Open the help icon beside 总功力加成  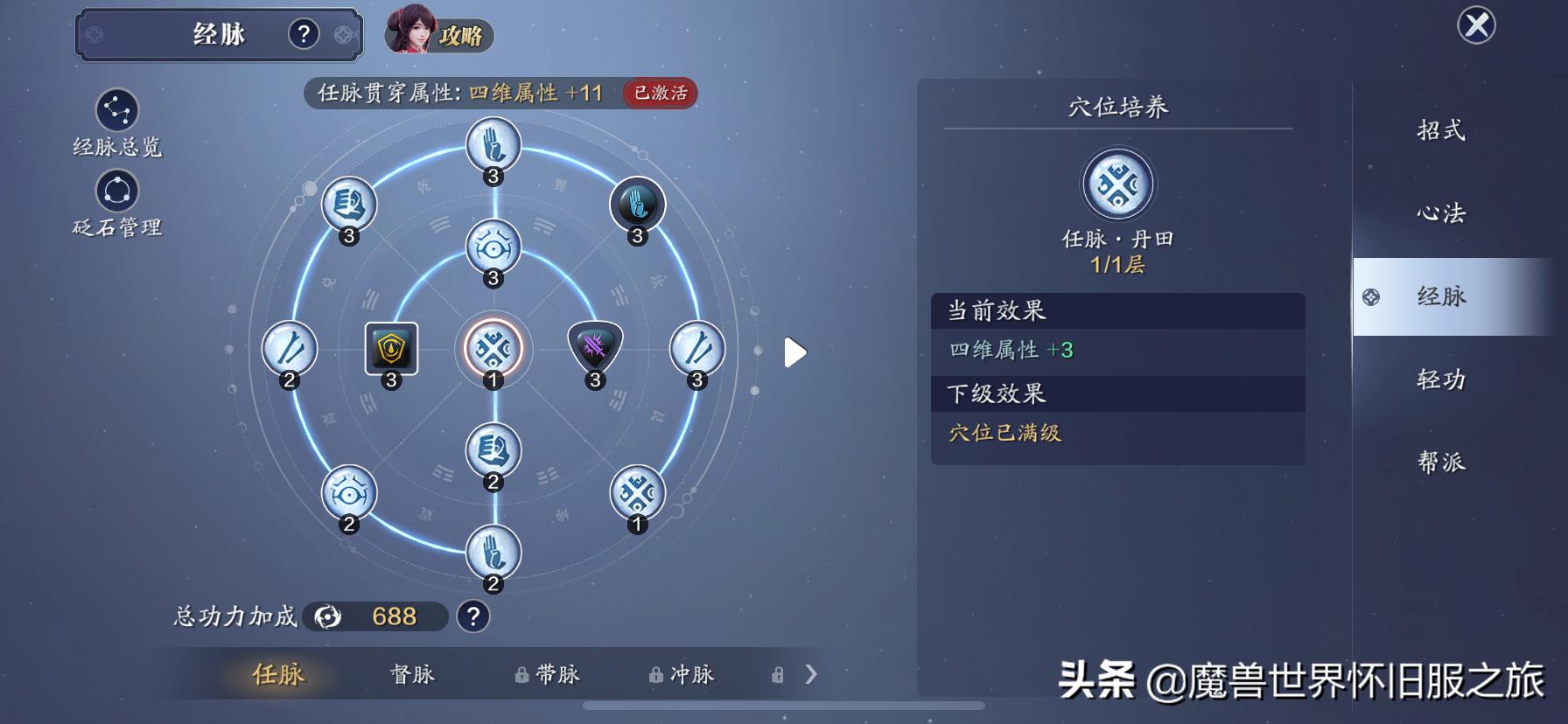471,617
